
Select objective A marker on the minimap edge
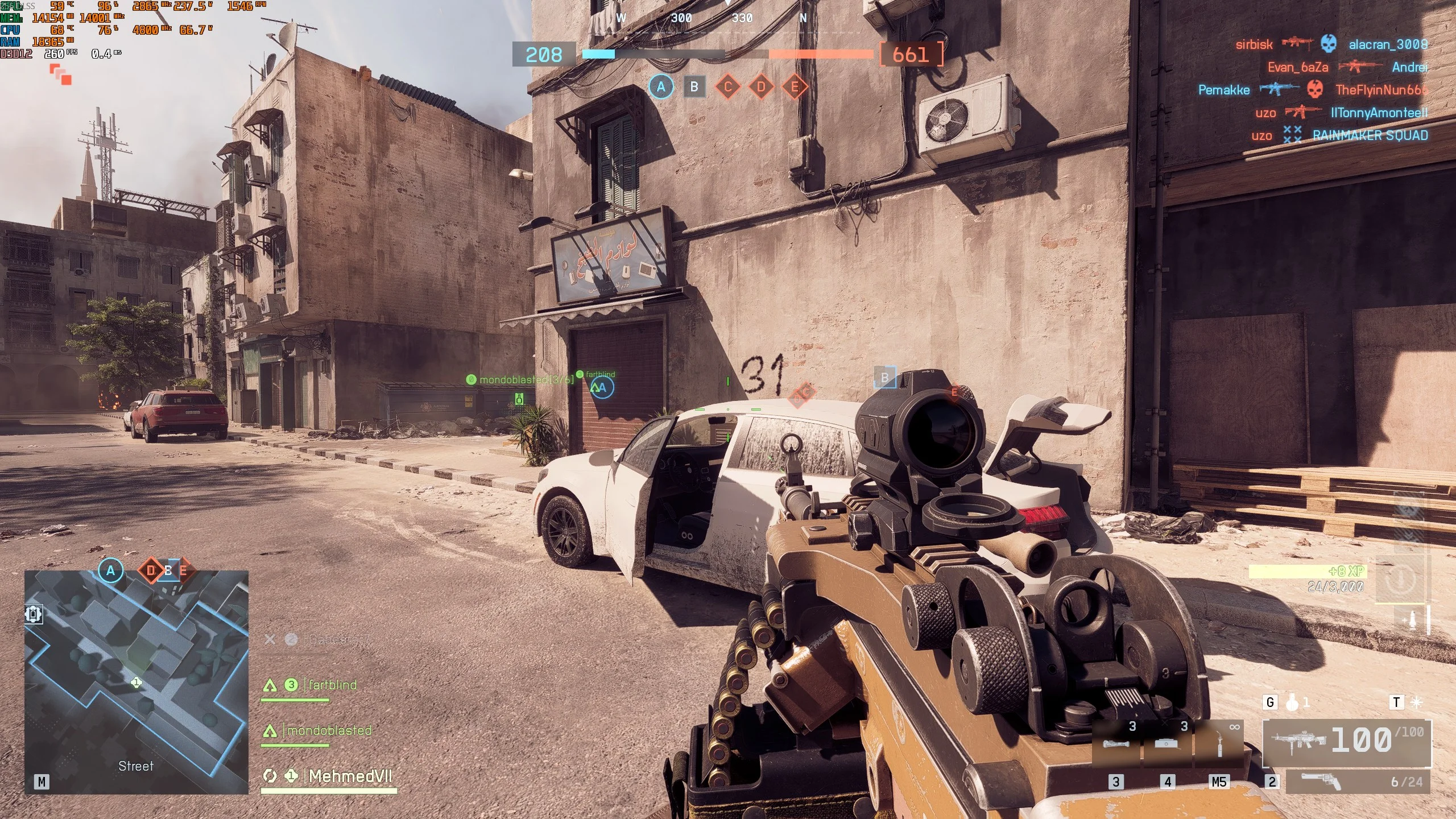point(111,570)
